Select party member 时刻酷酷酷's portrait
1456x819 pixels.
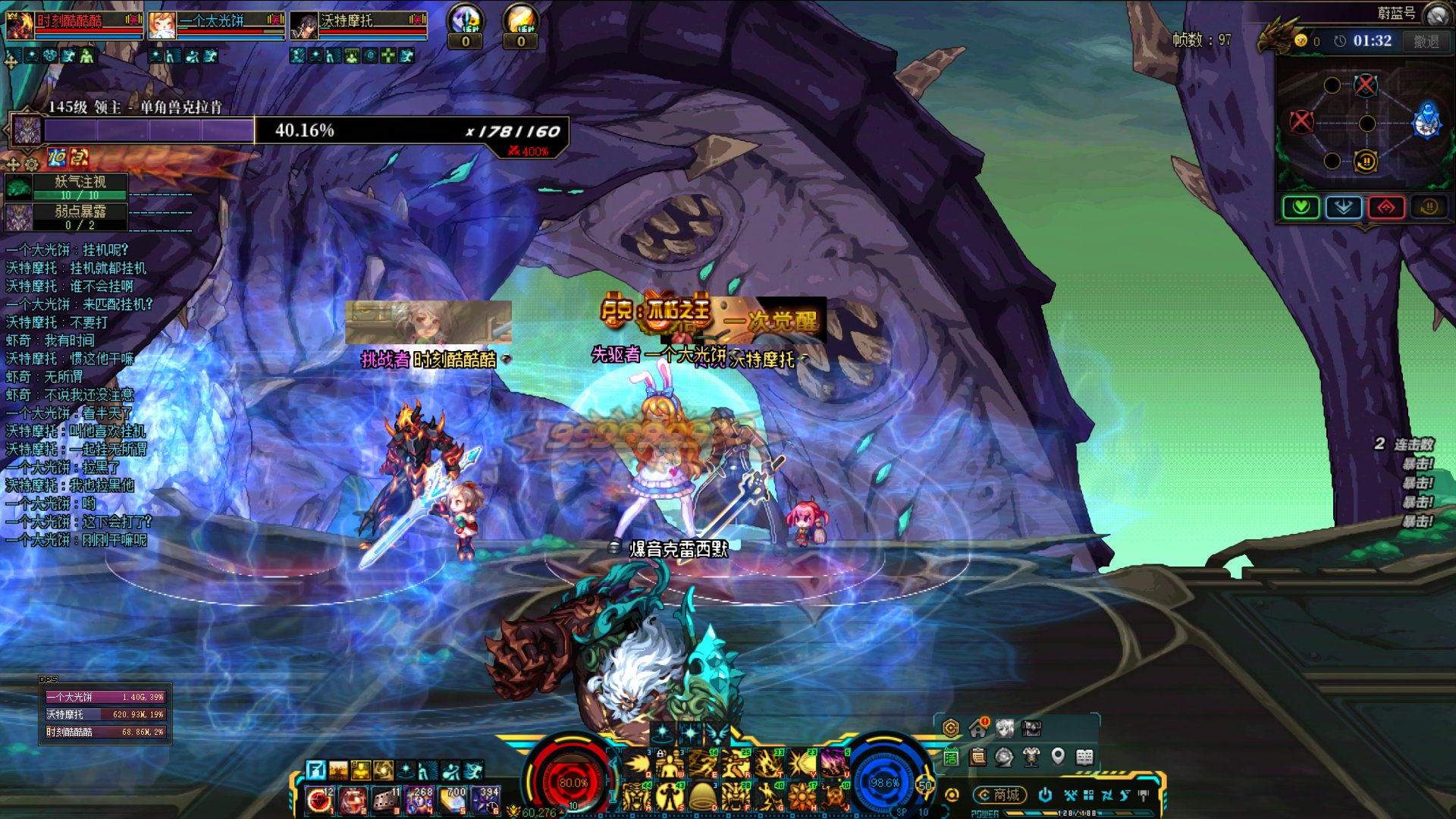[20, 26]
